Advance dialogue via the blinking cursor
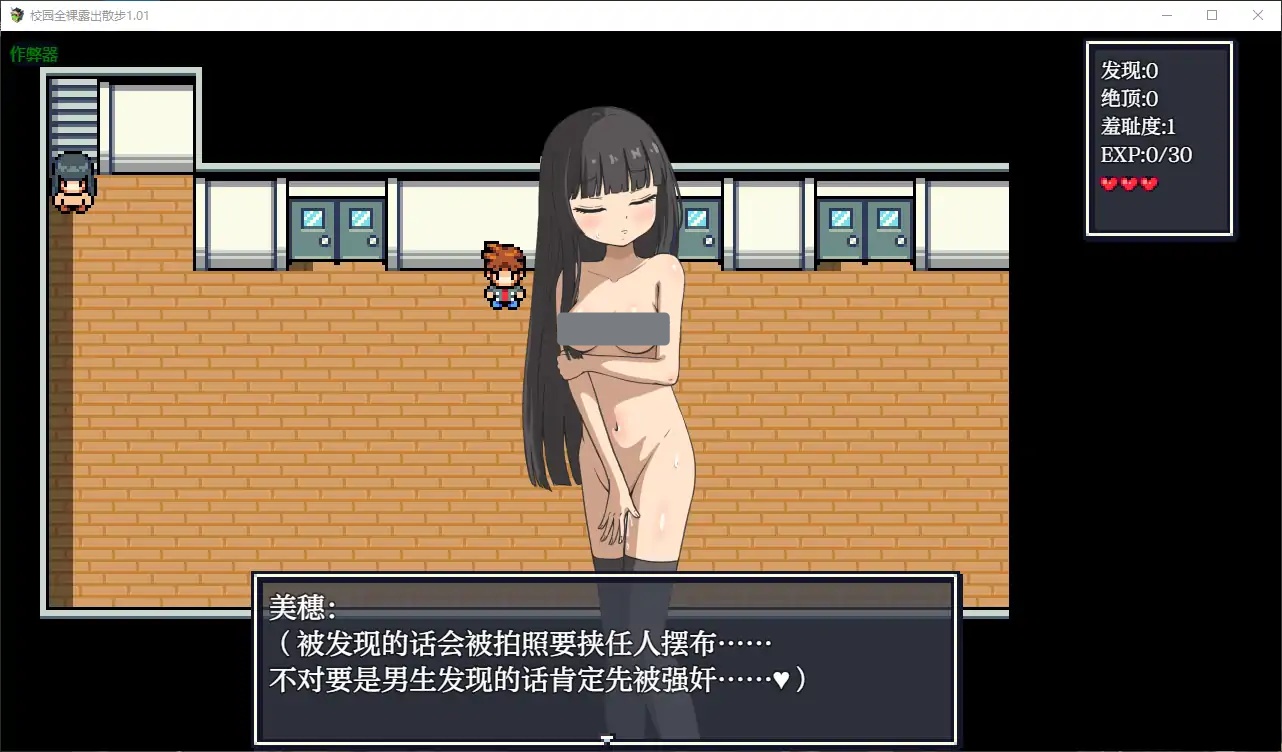 point(608,737)
